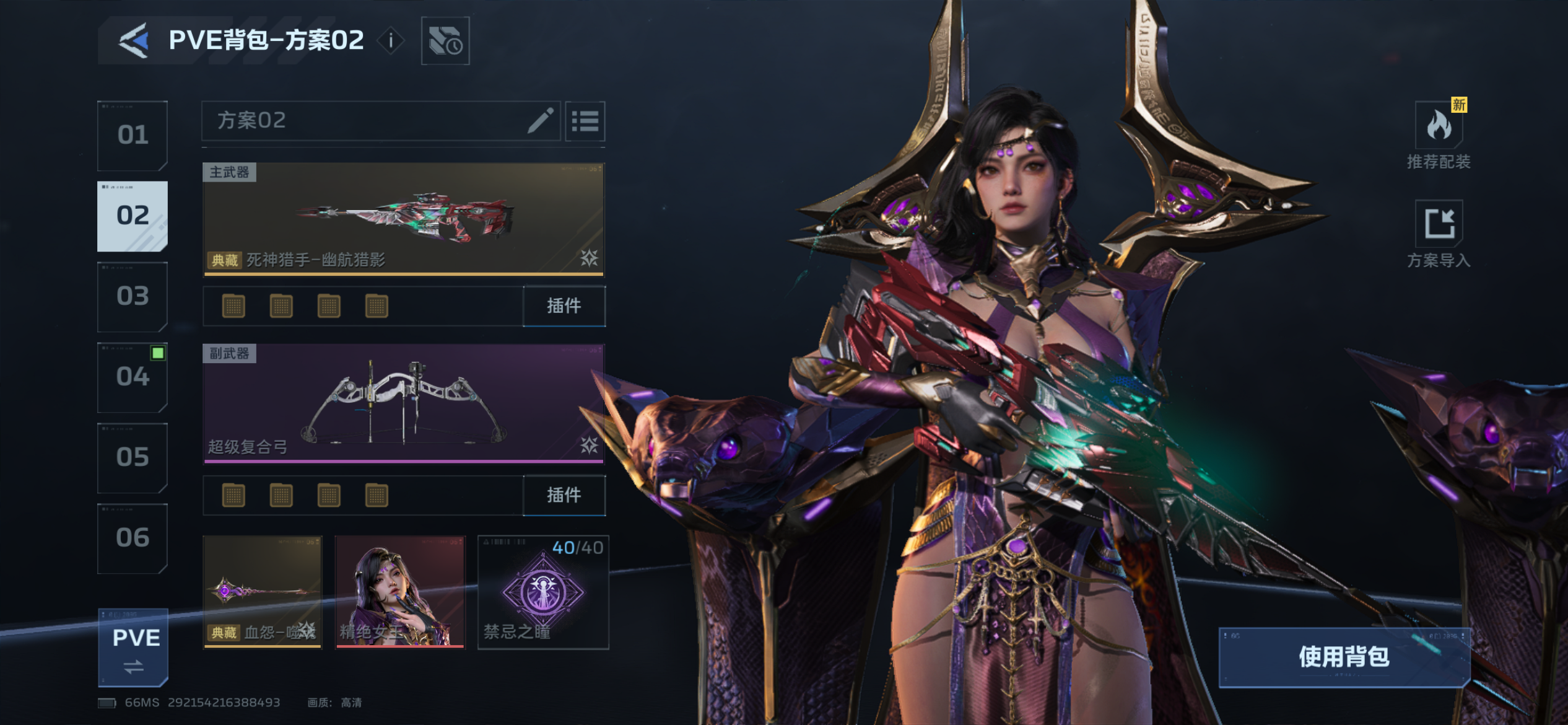Confirm with the 使用背包 button
Screen dimensions: 1568x725
pos(1344,657)
